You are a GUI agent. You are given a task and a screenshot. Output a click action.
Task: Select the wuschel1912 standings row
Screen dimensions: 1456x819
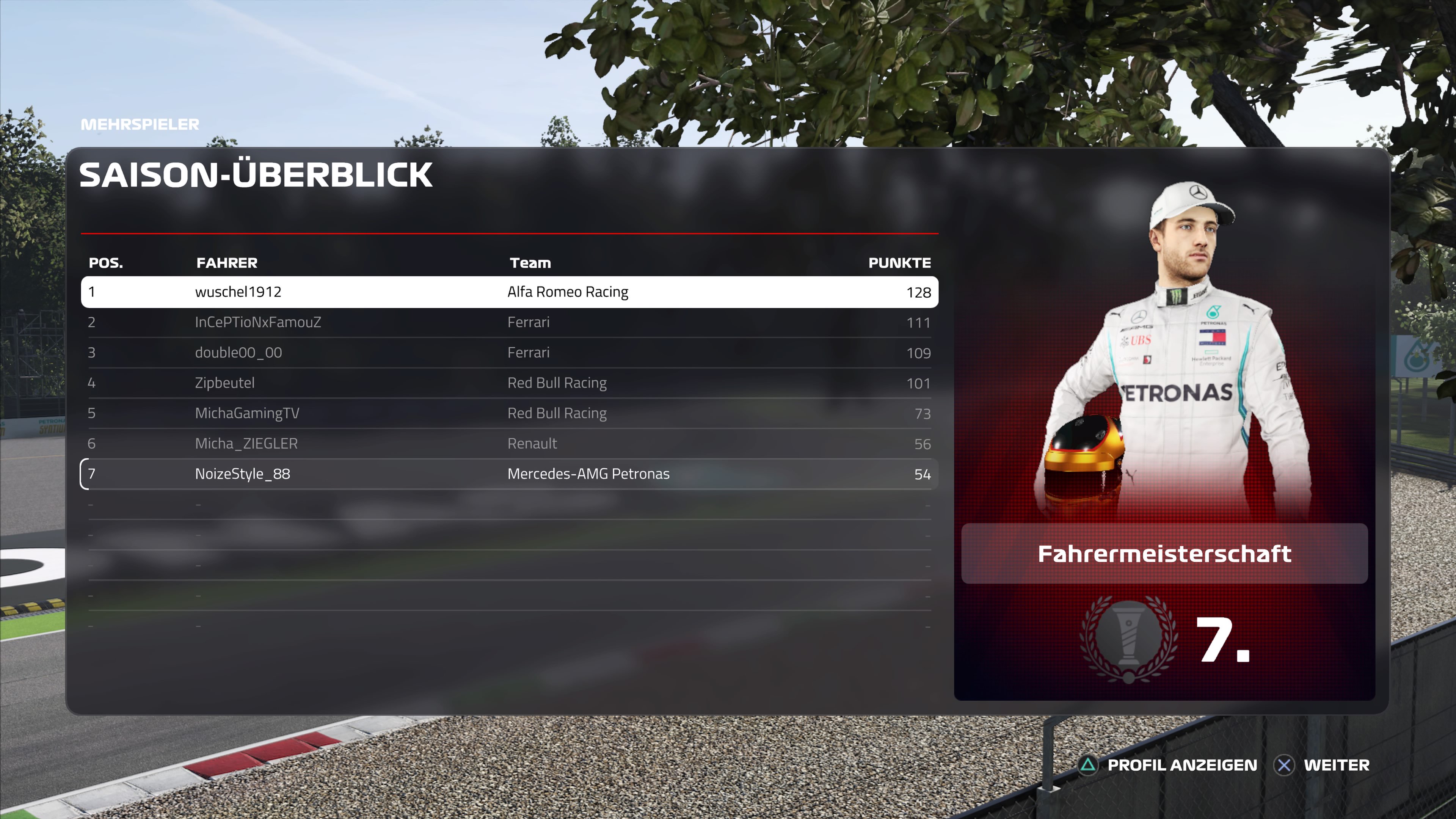point(509,292)
